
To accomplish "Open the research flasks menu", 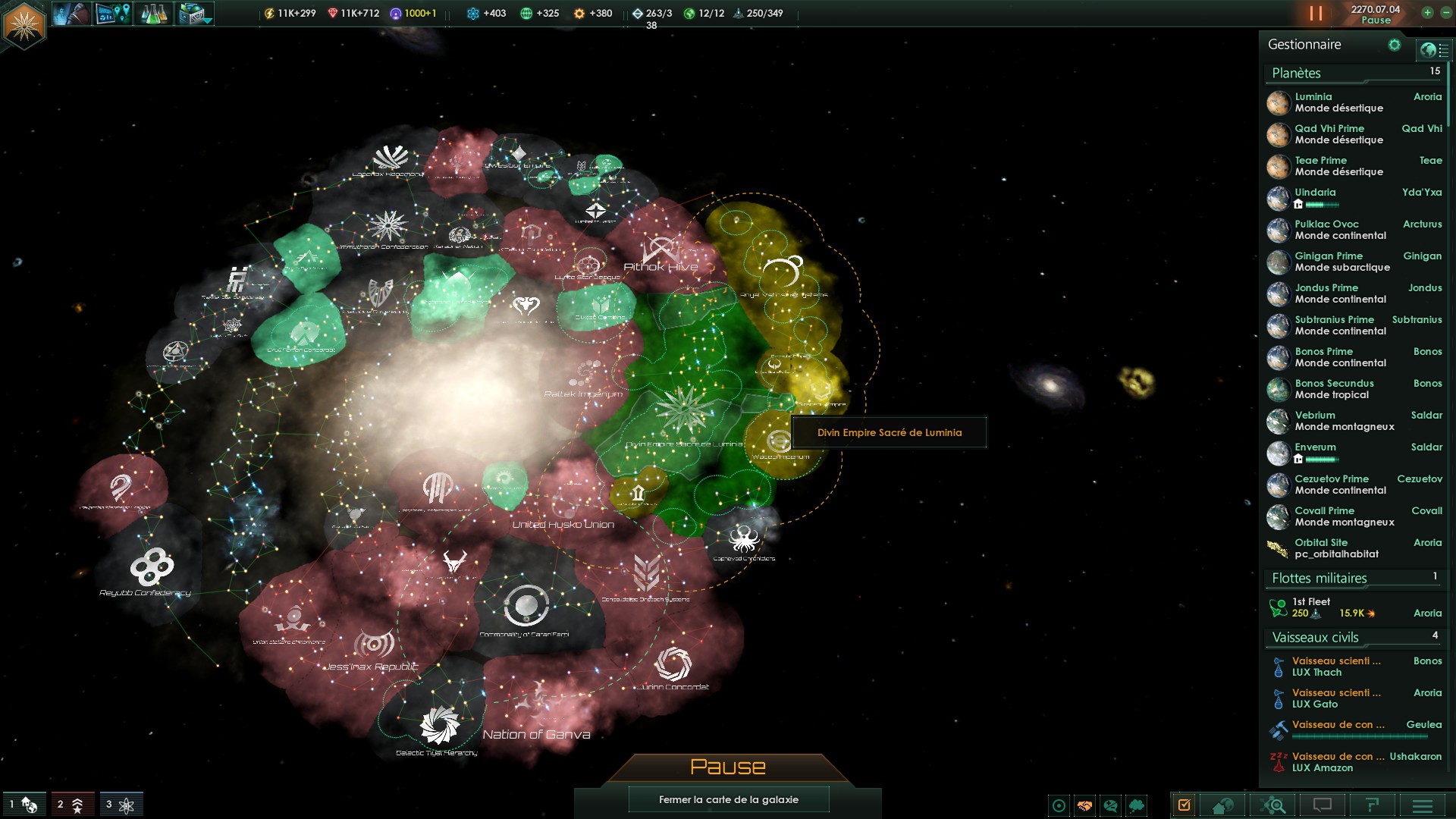I will click(154, 14).
